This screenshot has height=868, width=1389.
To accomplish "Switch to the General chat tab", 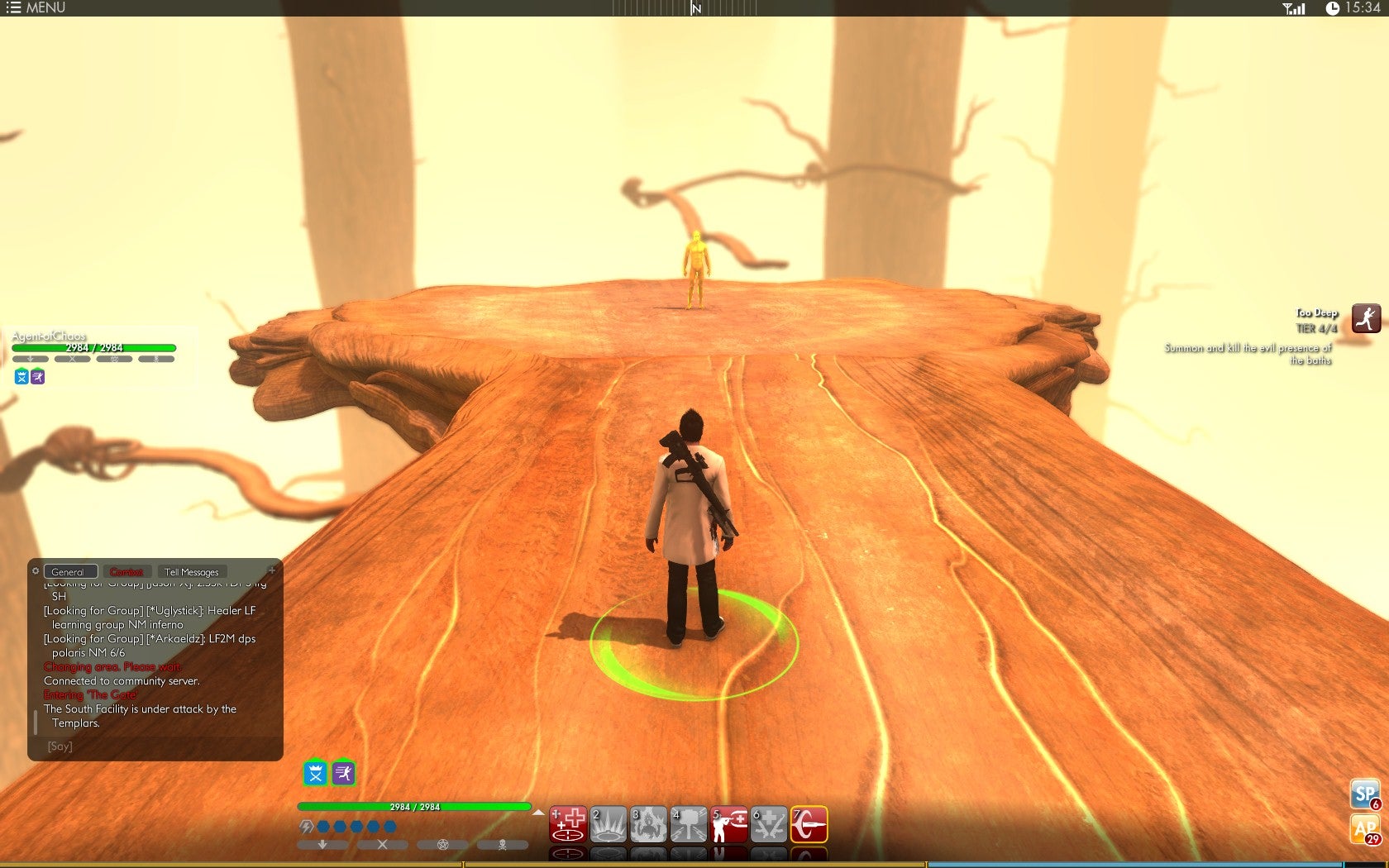I will (69, 572).
